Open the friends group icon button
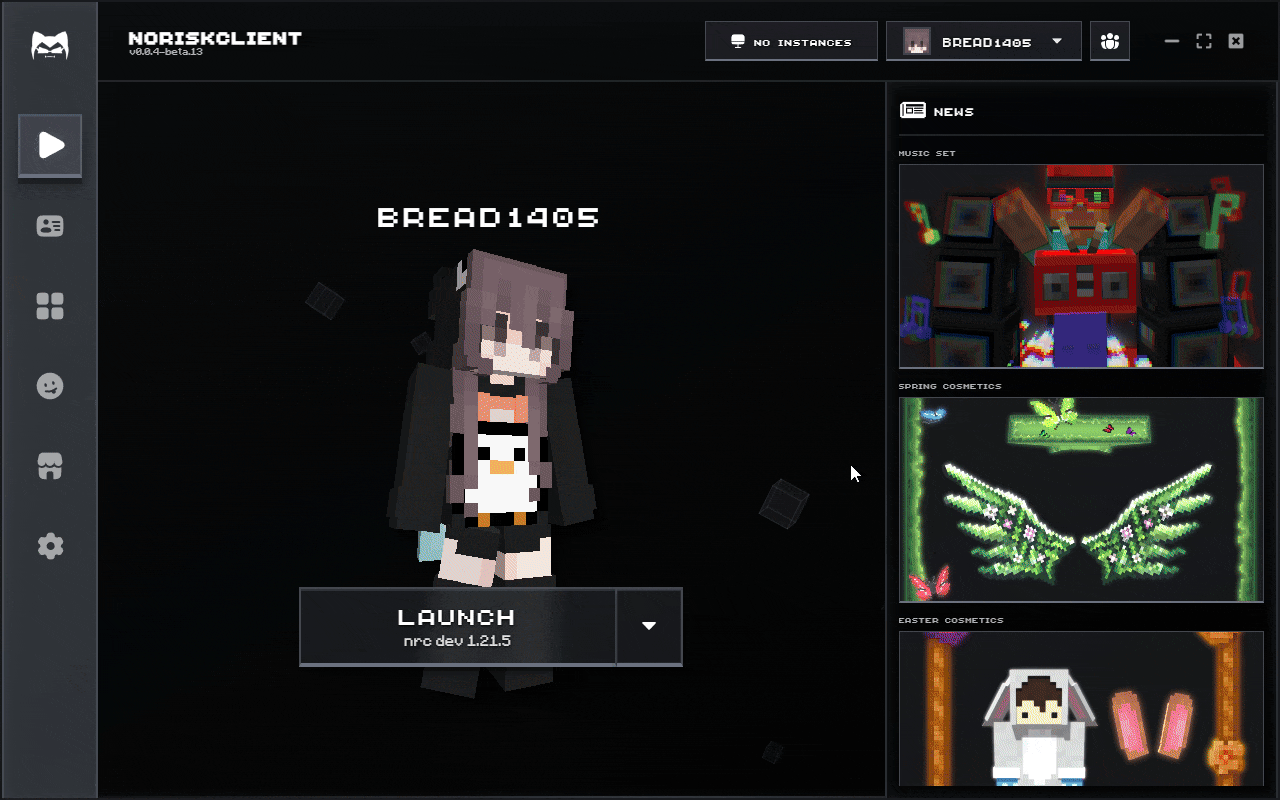Screen dimensions: 1280x800 pos(1109,42)
